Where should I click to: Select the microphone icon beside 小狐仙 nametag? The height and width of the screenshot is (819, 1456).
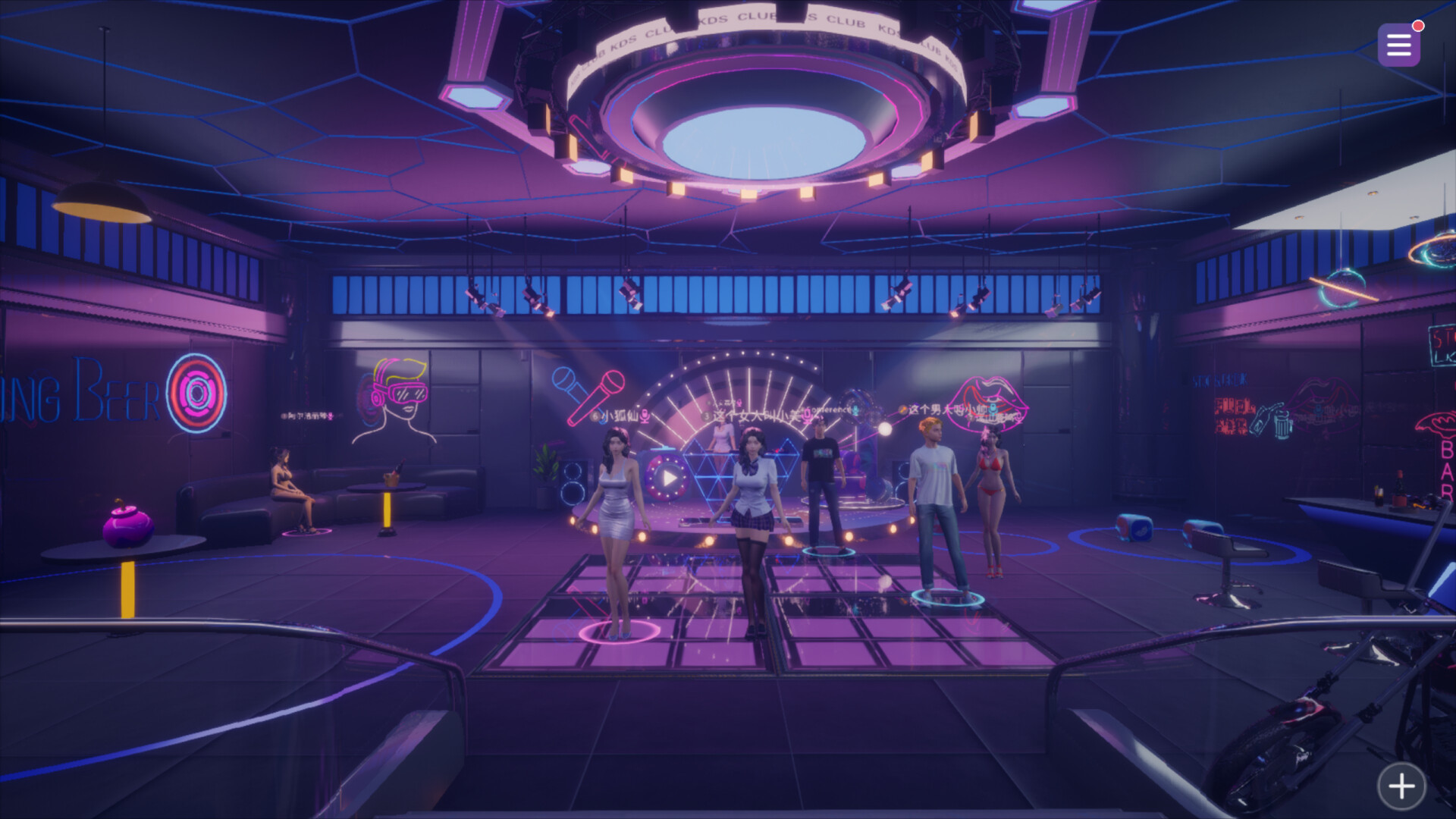(x=645, y=416)
